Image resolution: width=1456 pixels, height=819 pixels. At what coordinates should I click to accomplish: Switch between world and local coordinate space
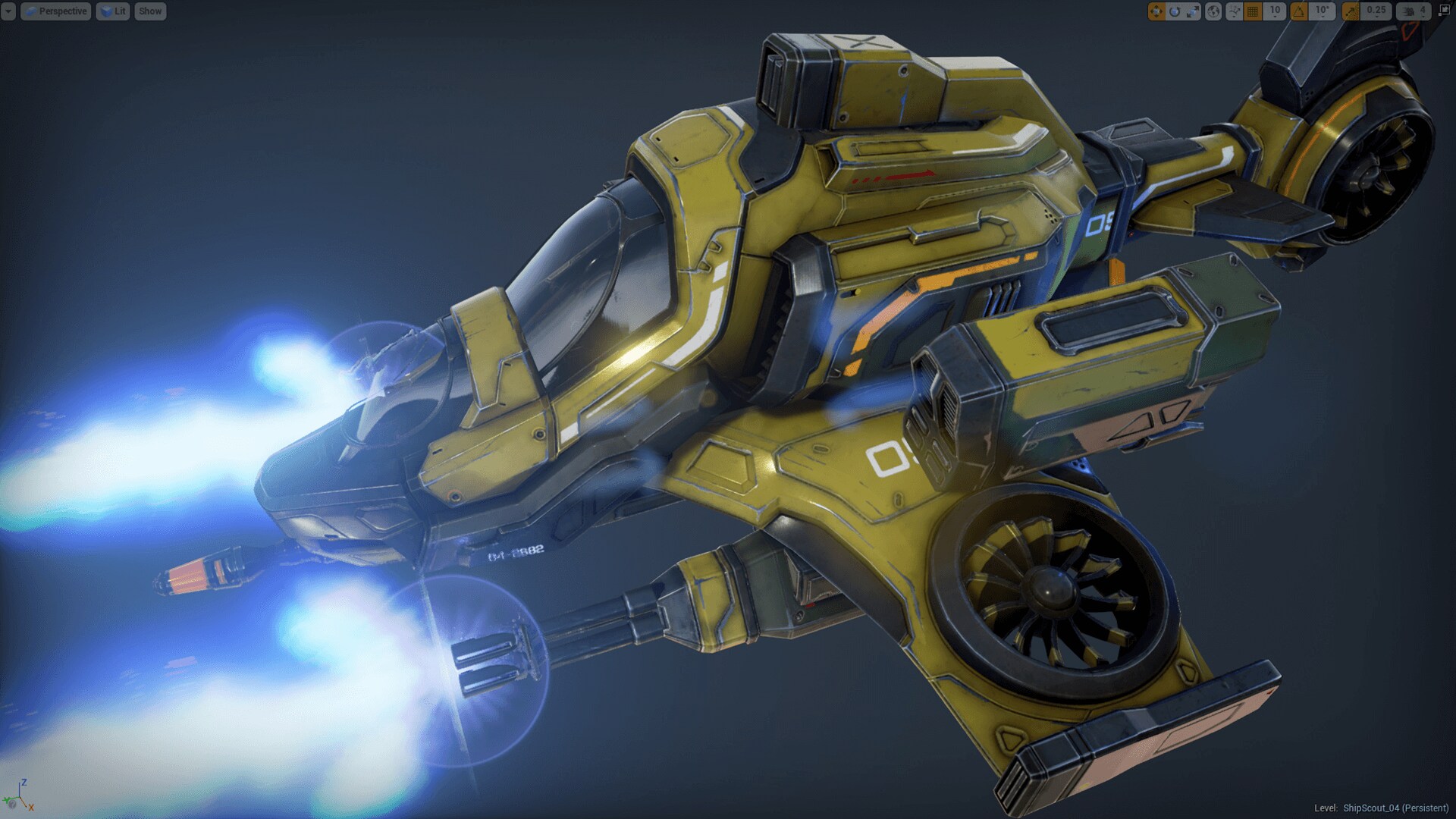pyautogui.click(x=1214, y=11)
